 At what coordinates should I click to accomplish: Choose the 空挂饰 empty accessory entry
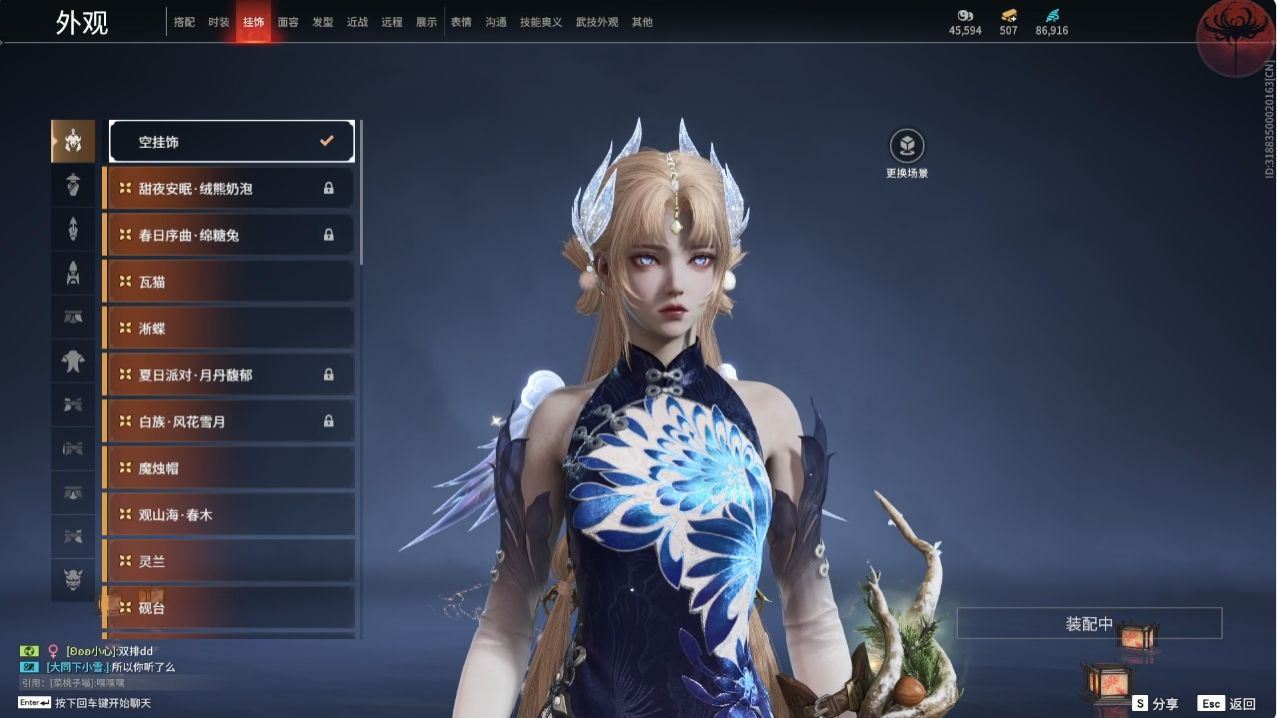[x=231, y=142]
